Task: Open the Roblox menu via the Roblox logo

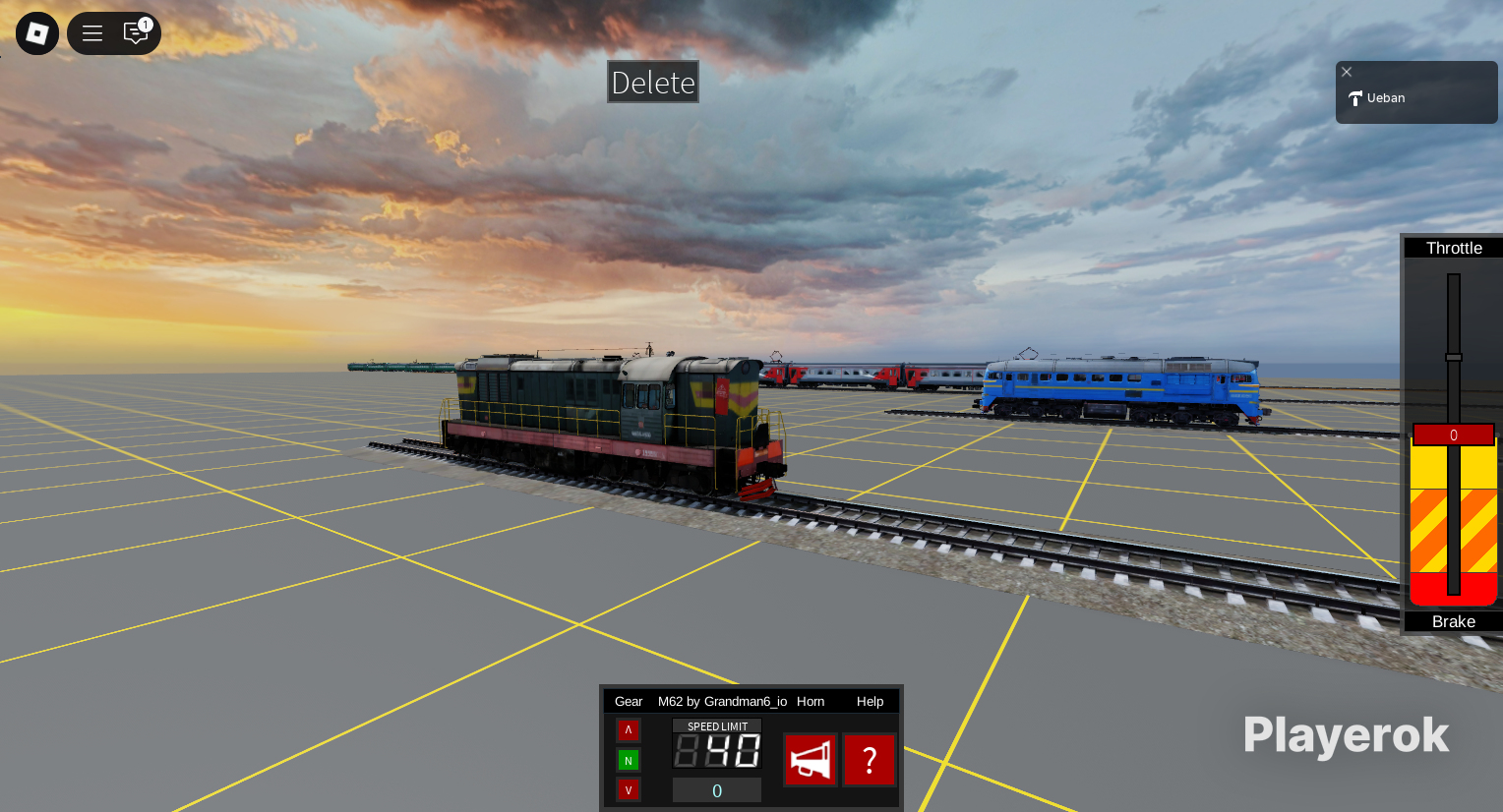Action: [x=36, y=32]
